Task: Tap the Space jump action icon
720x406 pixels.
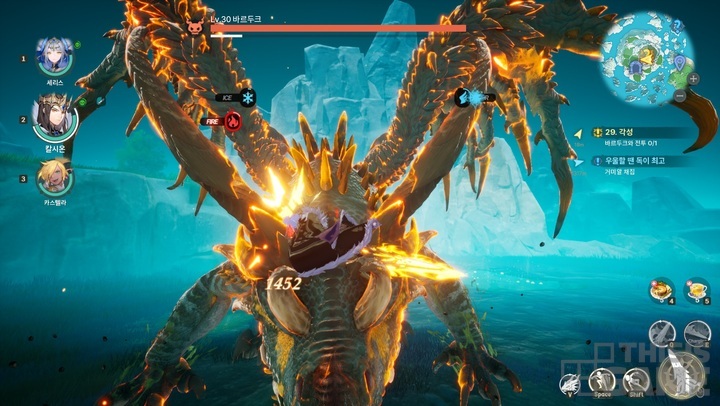Action: pyautogui.click(x=602, y=380)
